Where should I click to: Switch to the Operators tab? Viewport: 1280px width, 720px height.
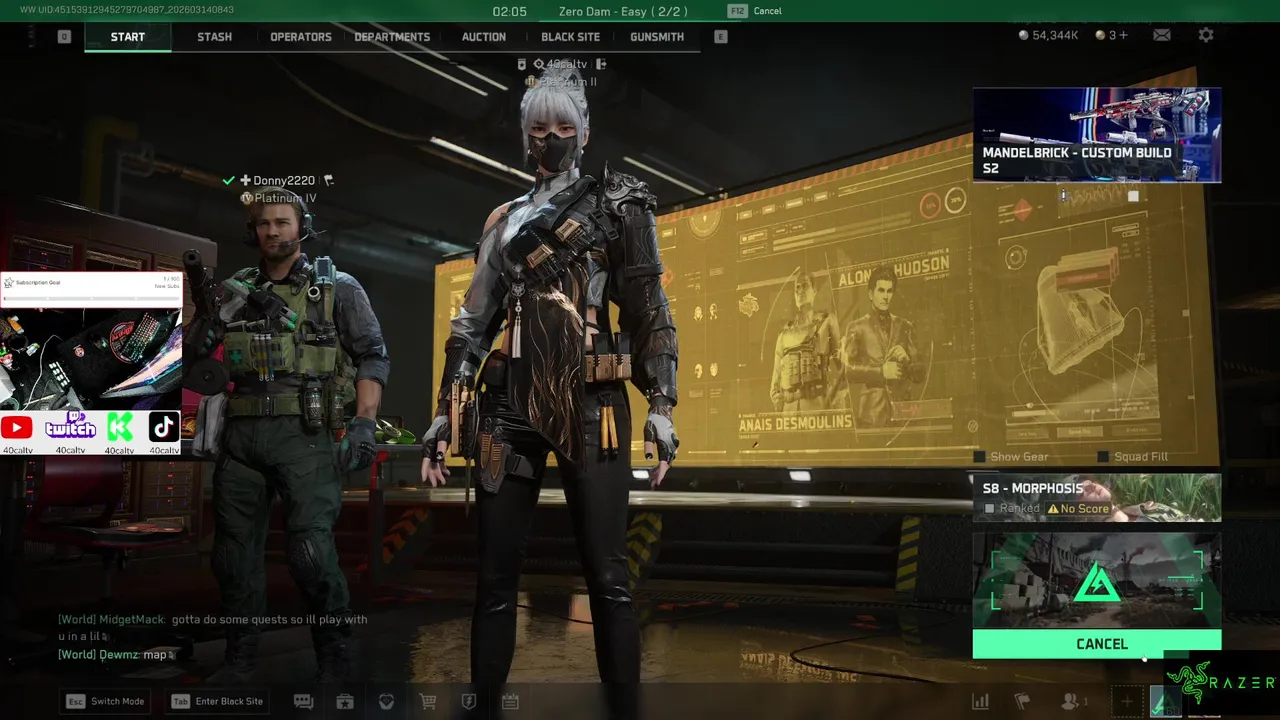click(300, 37)
